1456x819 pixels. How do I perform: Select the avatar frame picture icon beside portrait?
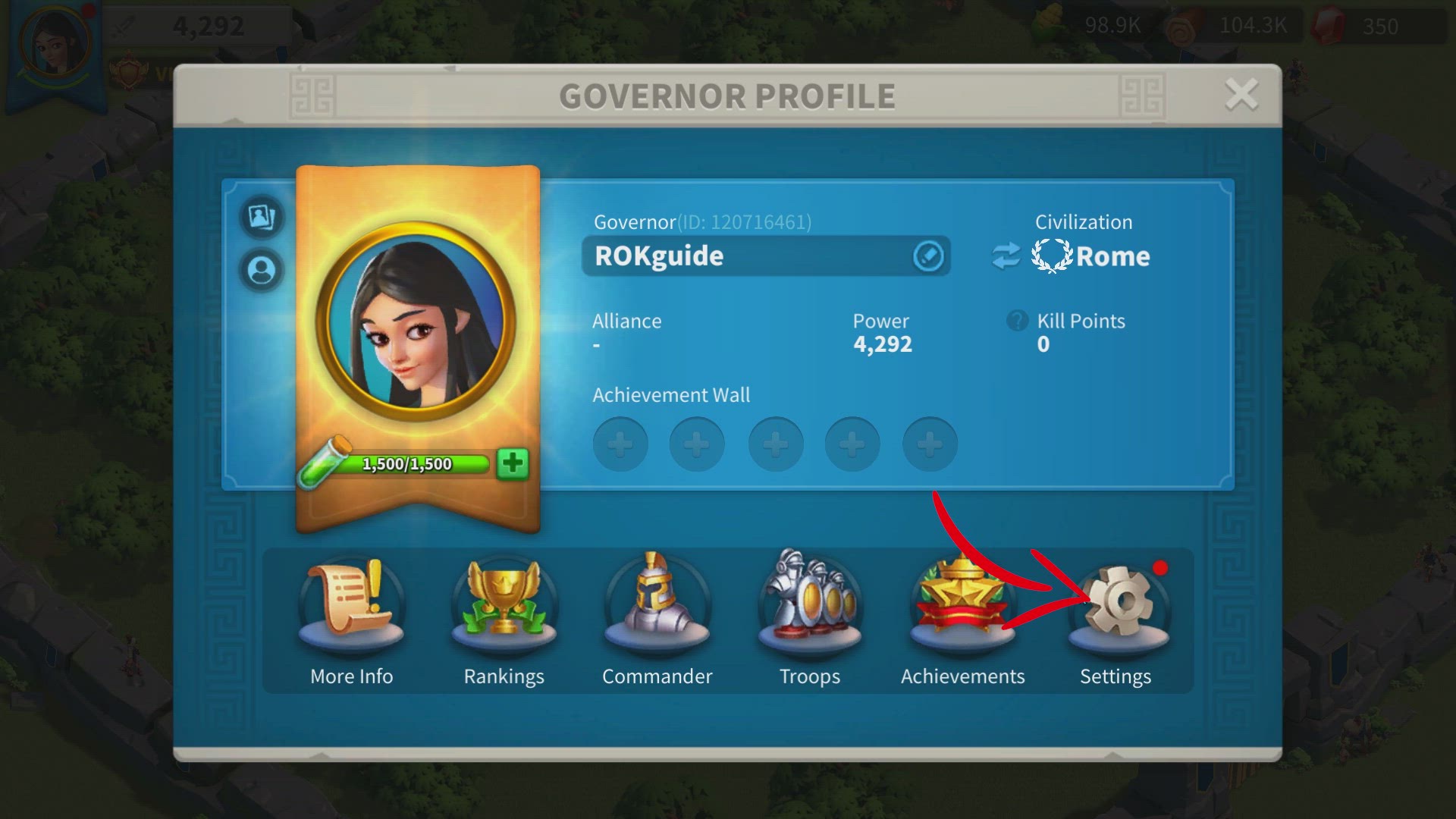pos(262,218)
